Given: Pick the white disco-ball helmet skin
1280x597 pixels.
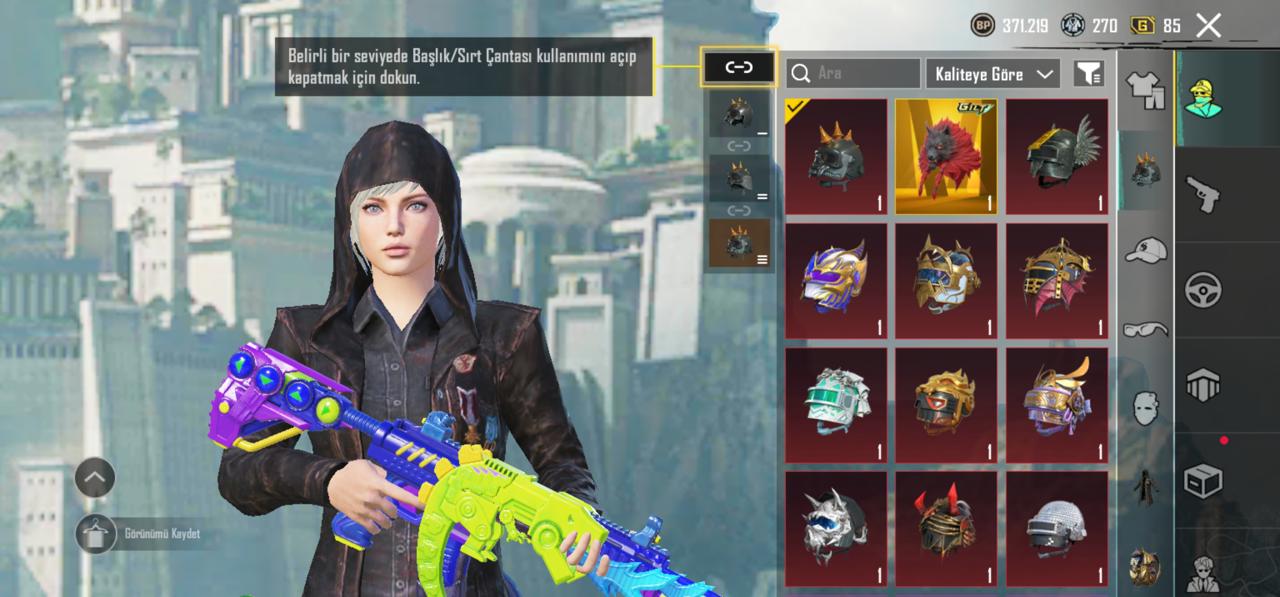Looking at the screenshot, I should [1057, 529].
